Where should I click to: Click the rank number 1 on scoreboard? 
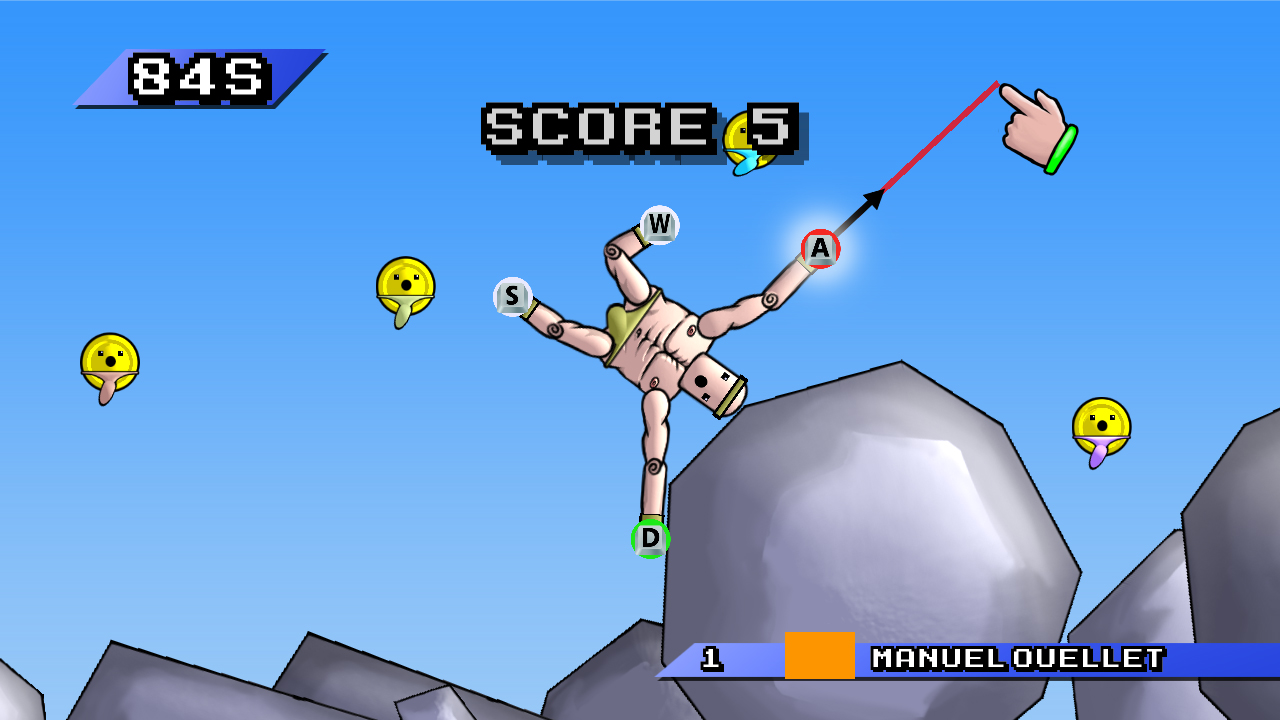(711, 660)
